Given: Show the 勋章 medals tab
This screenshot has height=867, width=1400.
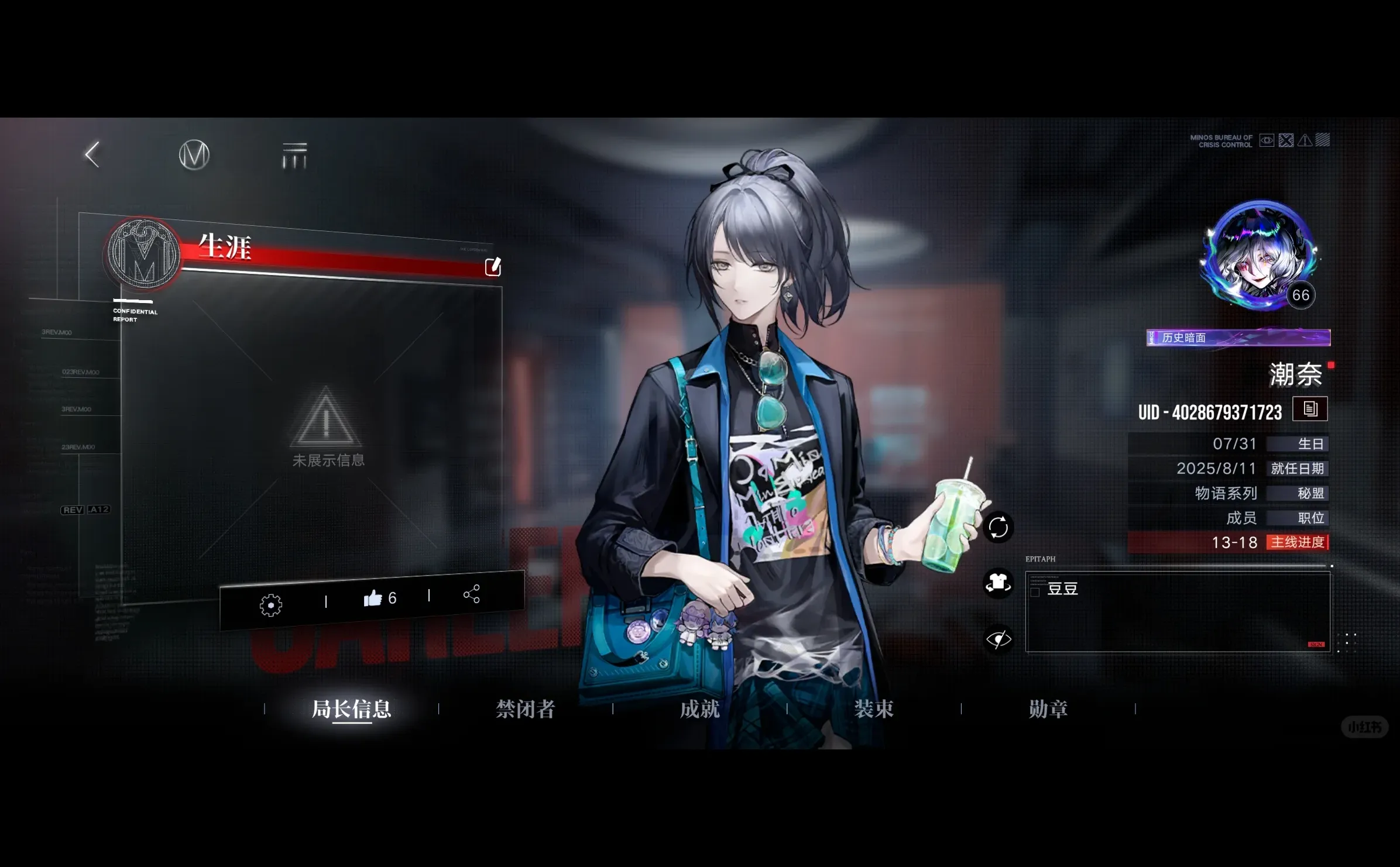Looking at the screenshot, I should coord(1048,709).
